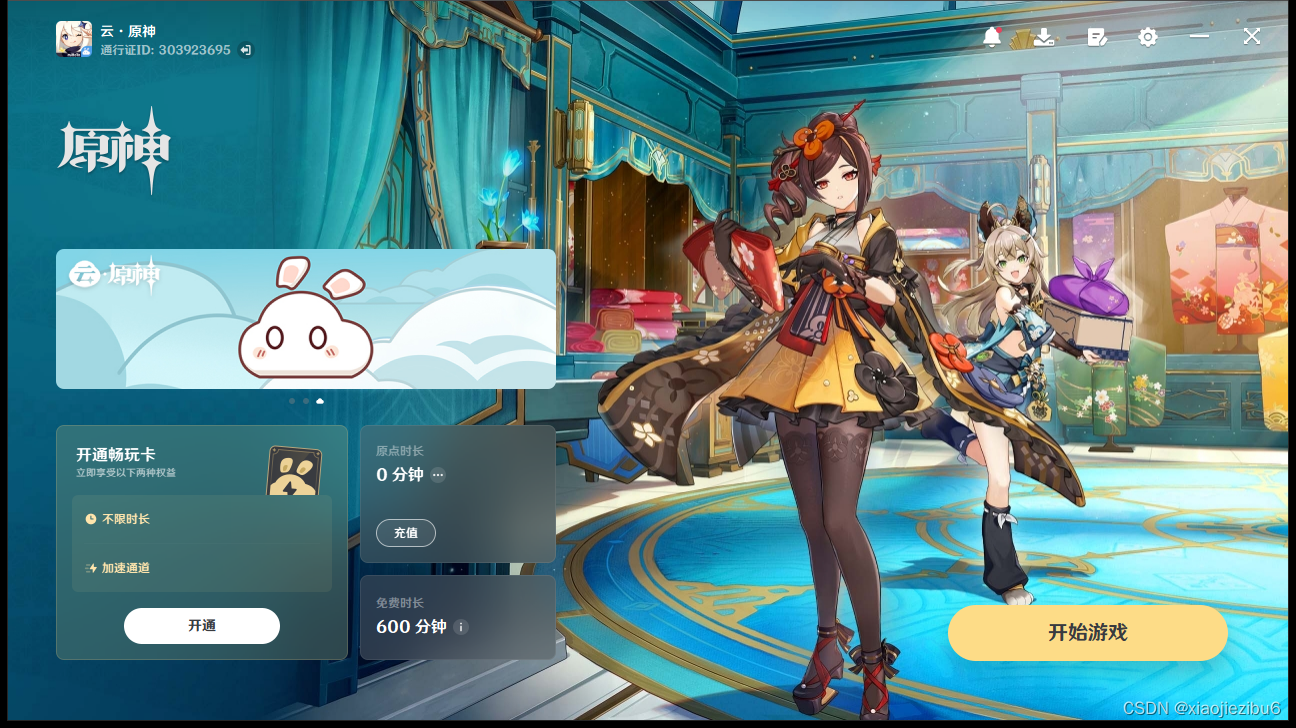Start the game with 开始游戏 button
Screen dimensions: 1296x728
click(1087, 632)
